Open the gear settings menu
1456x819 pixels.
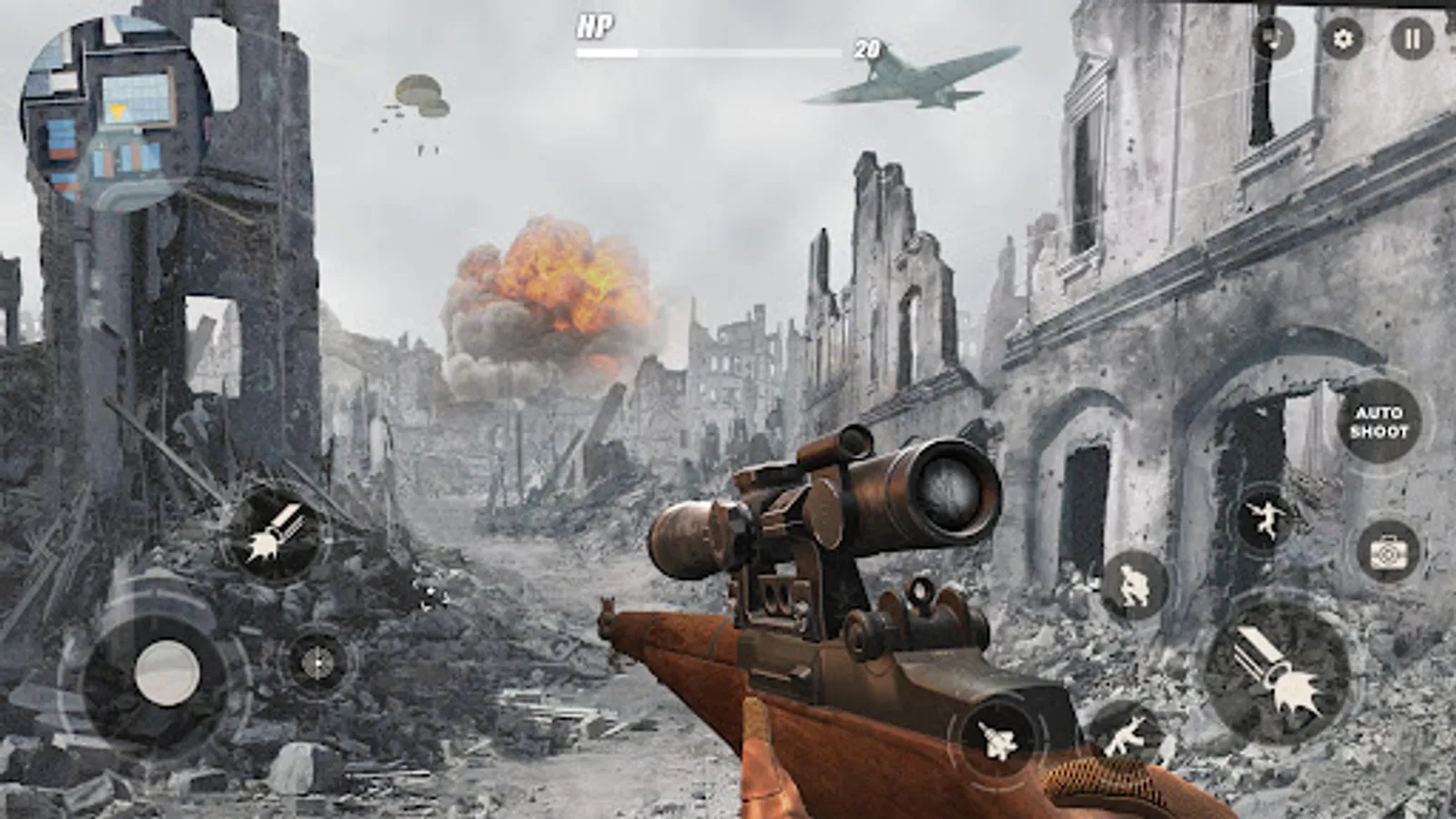pyautogui.click(x=1342, y=39)
